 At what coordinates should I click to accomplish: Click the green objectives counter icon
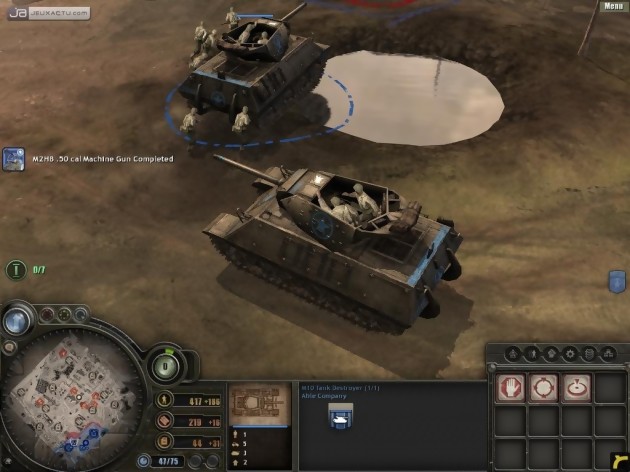tap(16, 269)
